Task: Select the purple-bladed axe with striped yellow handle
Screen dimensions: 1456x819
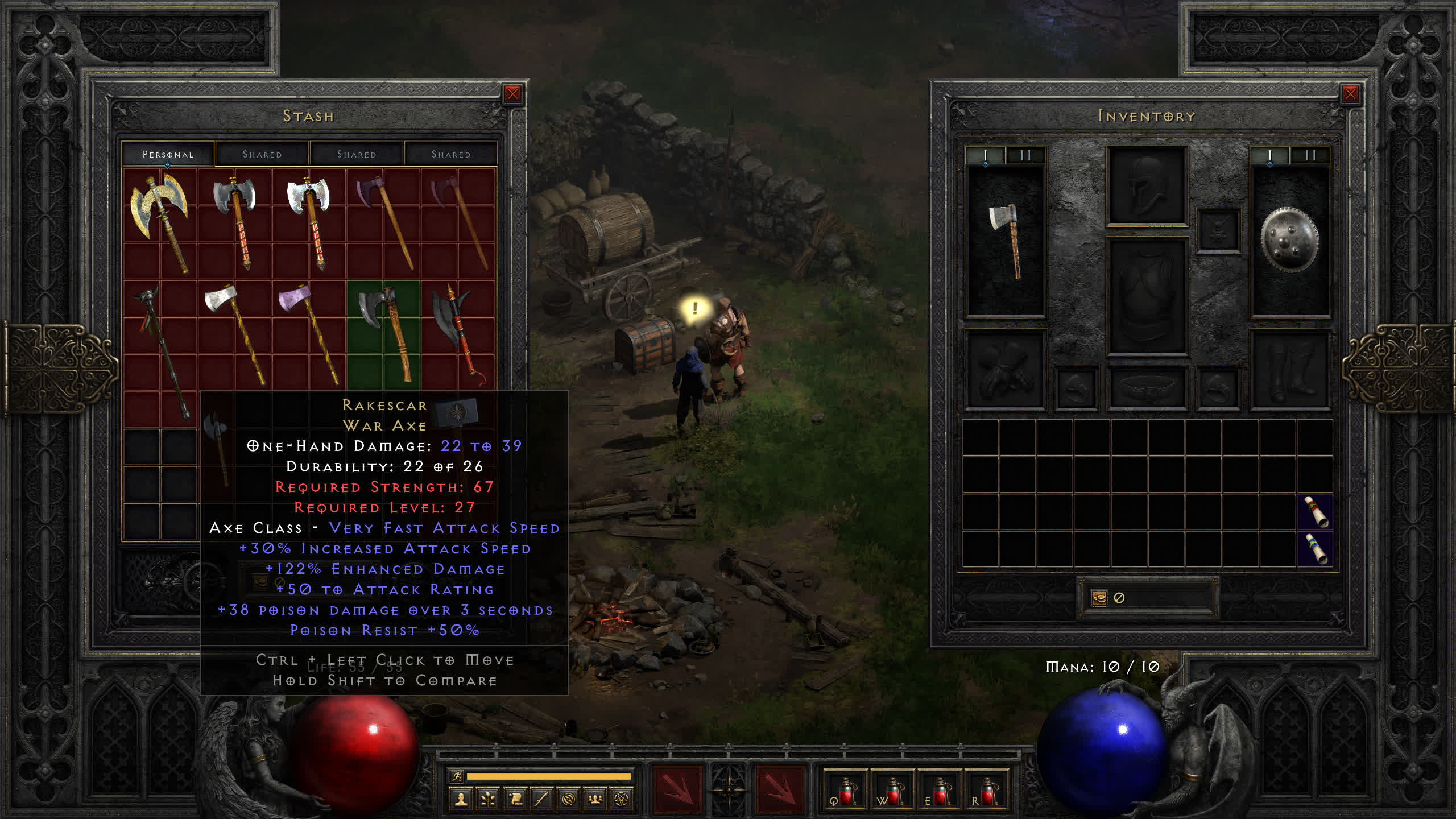Action: [308, 333]
